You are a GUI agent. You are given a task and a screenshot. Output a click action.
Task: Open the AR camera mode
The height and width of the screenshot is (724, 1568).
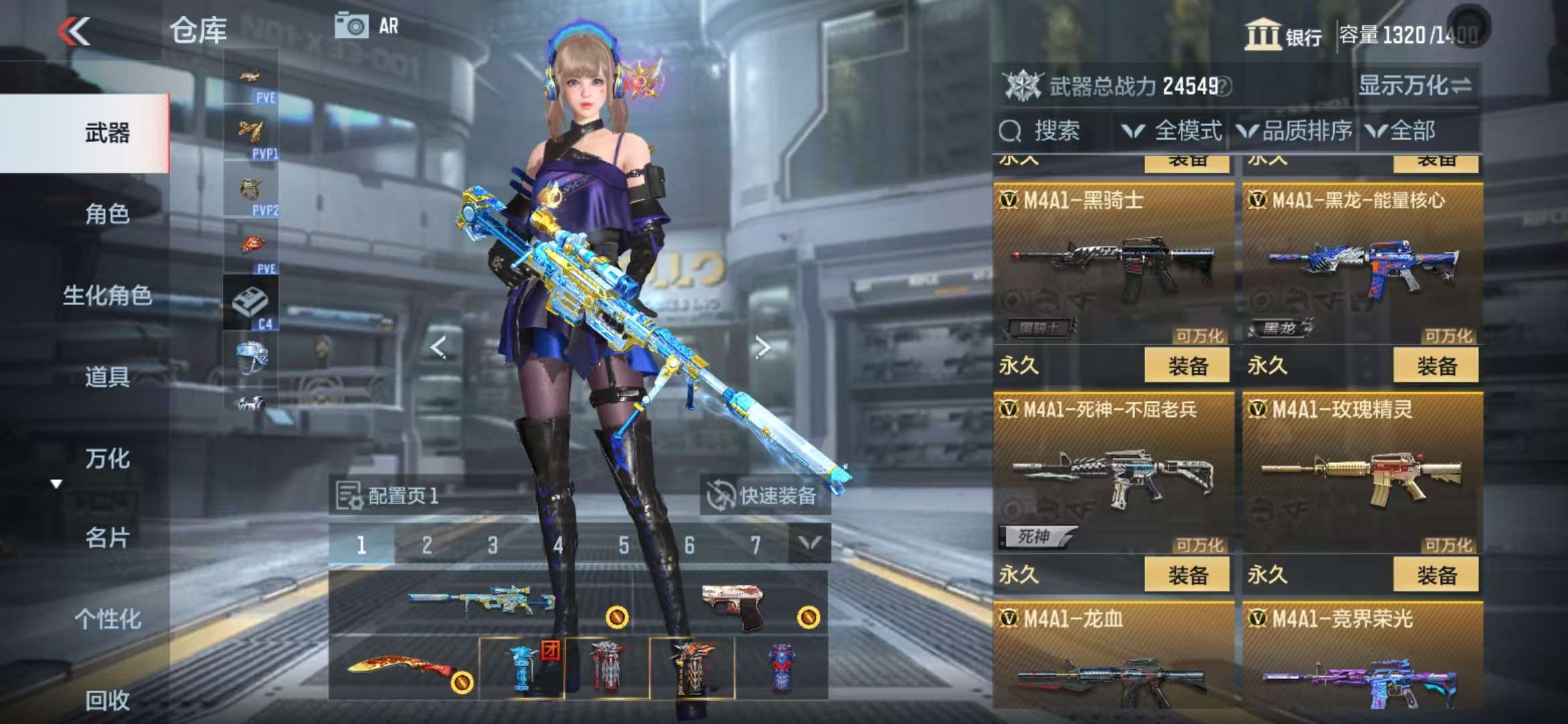pos(367,27)
